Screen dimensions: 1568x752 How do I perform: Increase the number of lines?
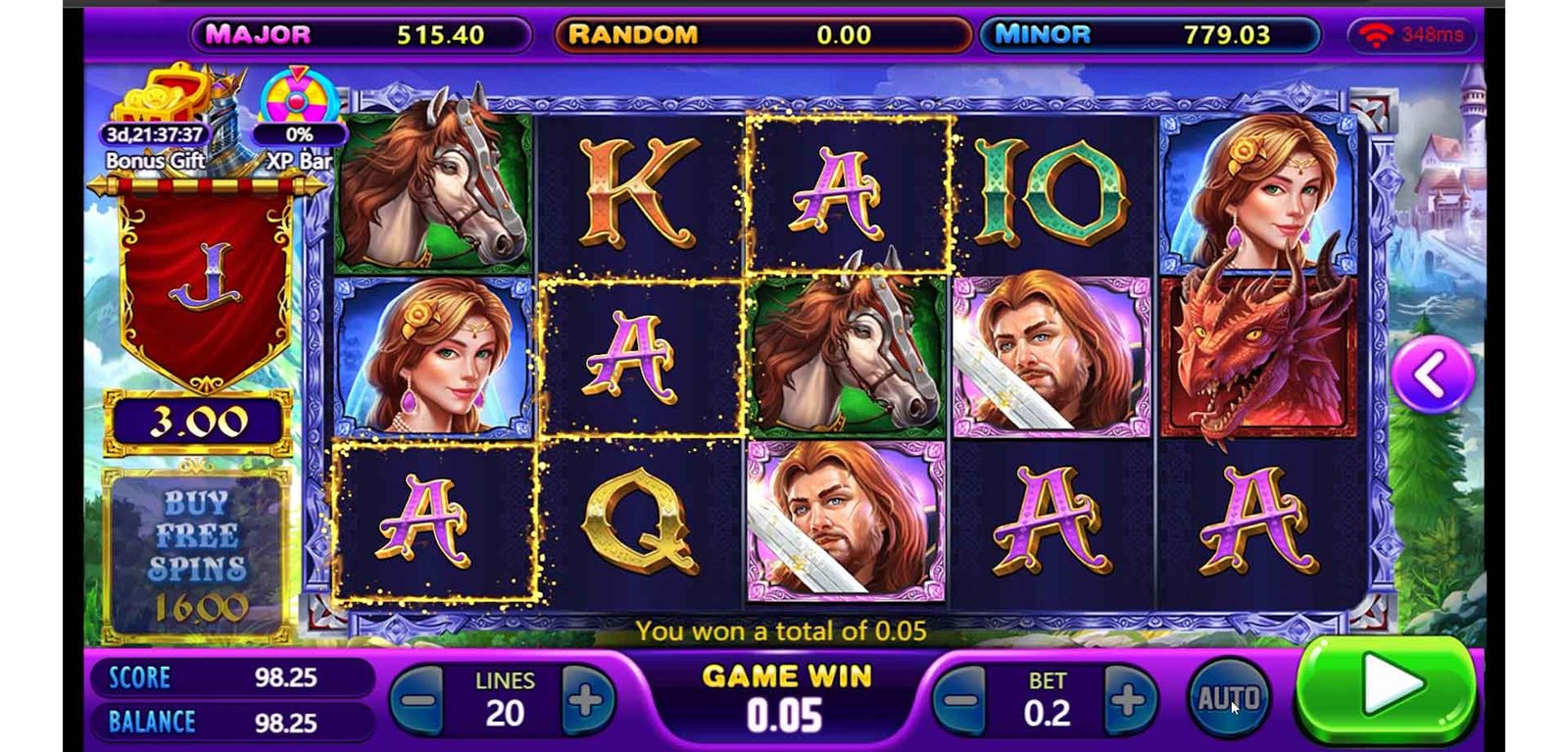586,700
